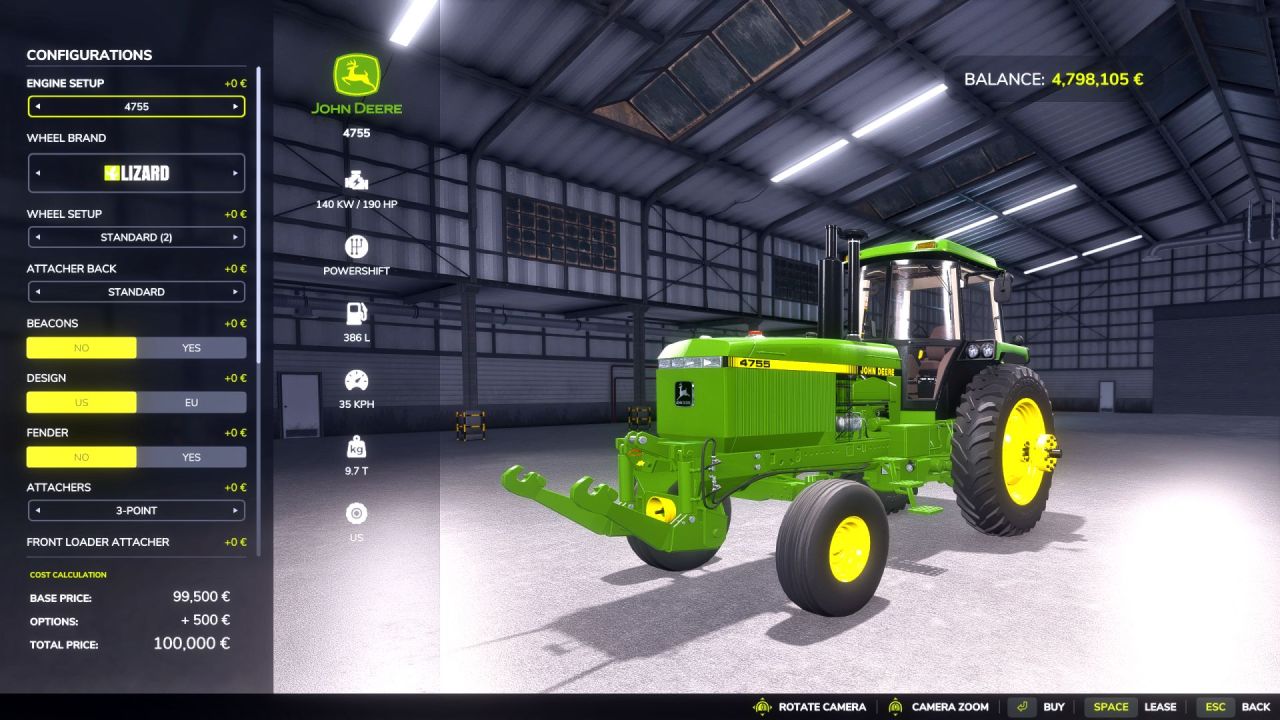Click the fuel capacity icon showing 386 L
1280x720 pixels.
pos(355,312)
